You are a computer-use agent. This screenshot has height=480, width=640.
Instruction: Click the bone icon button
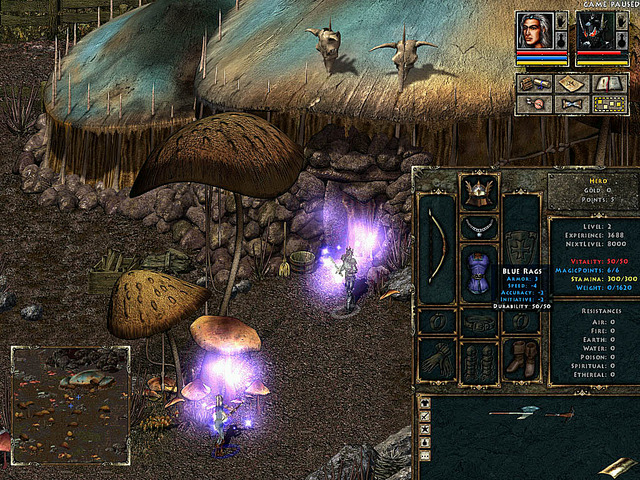click(x=571, y=103)
